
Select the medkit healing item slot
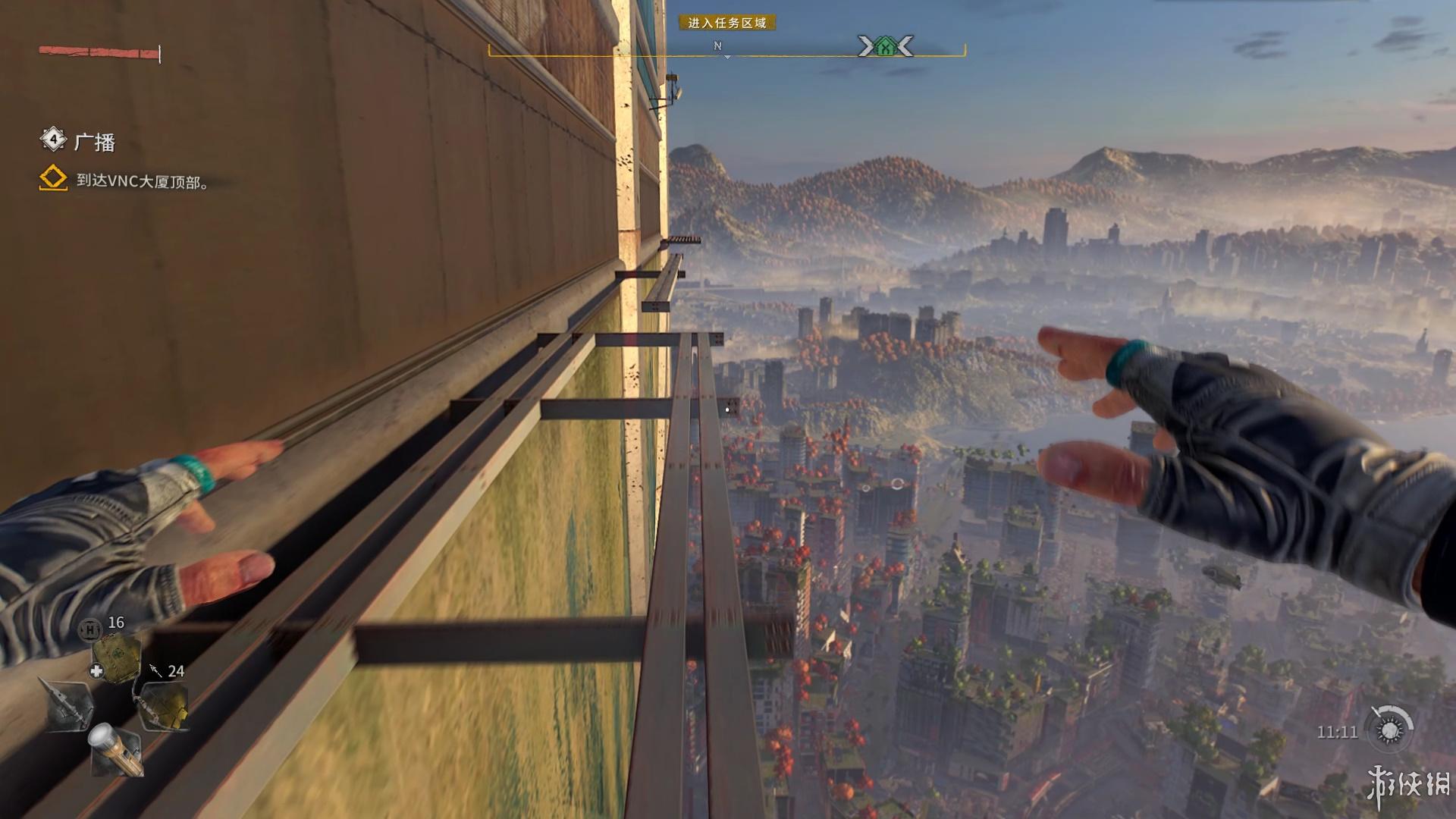[115, 657]
